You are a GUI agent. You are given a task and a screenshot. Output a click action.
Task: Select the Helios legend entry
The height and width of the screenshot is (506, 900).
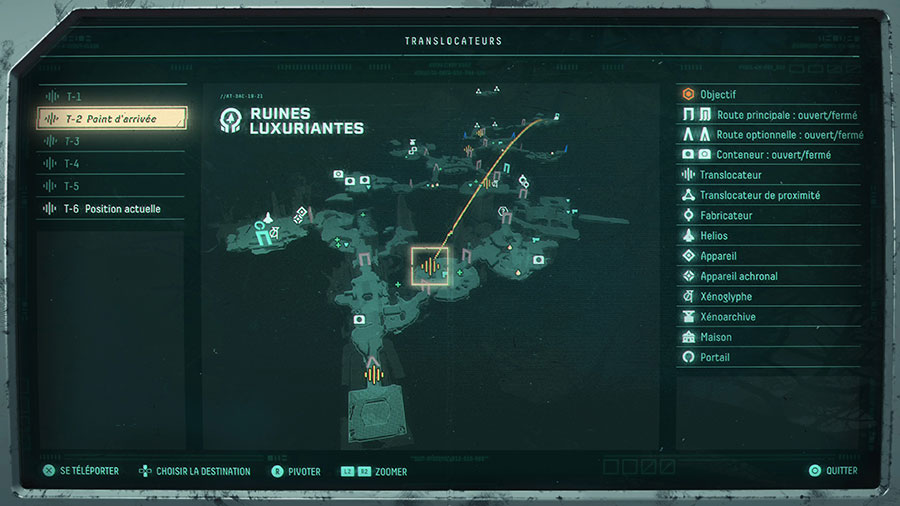pos(768,236)
